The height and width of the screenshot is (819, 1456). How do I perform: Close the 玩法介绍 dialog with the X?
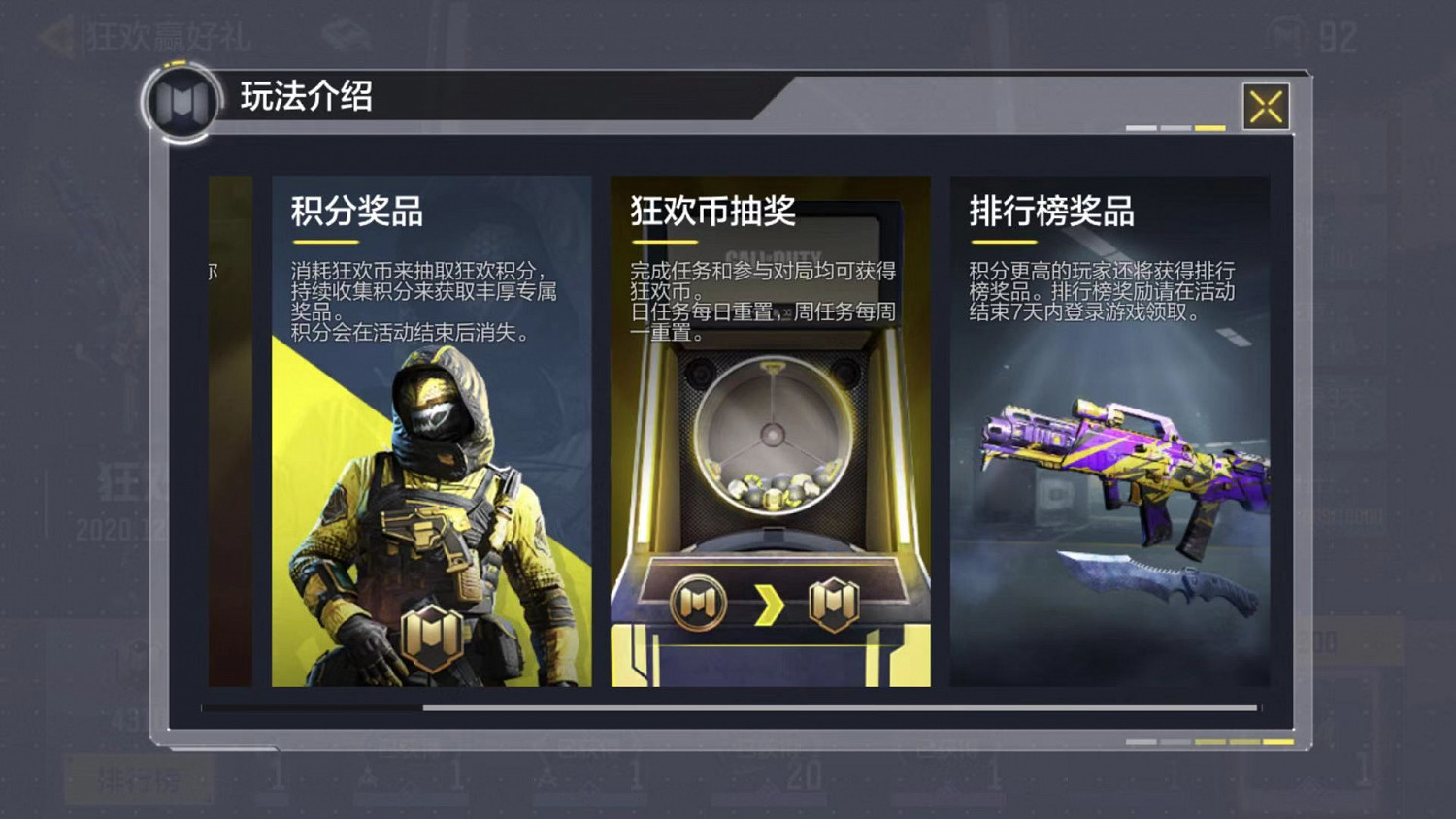(x=1265, y=107)
